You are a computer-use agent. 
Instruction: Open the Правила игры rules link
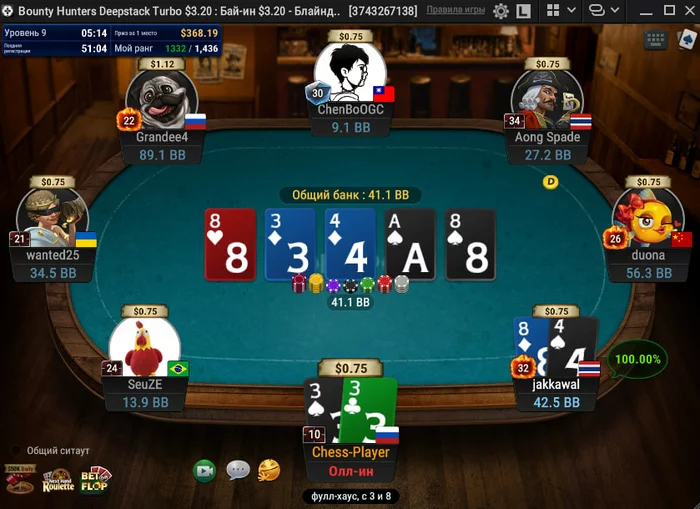[x=456, y=10]
